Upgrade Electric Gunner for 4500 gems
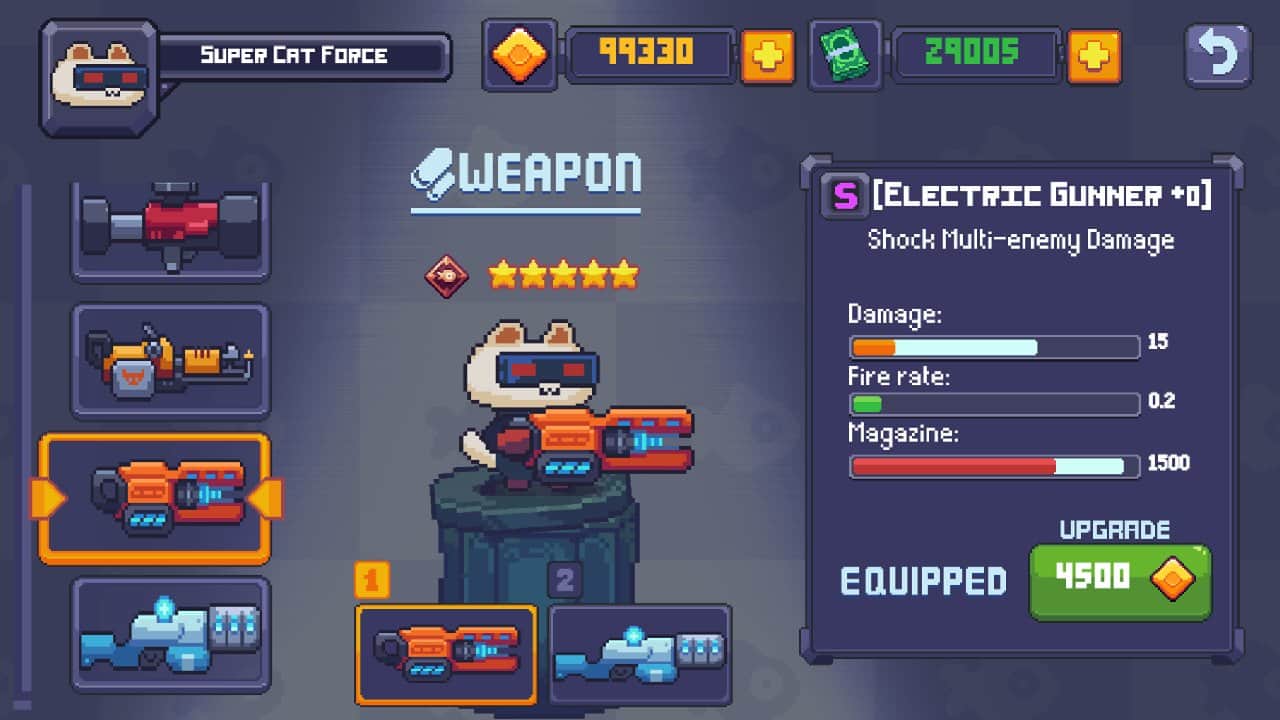The image size is (1280, 720). click(1119, 580)
